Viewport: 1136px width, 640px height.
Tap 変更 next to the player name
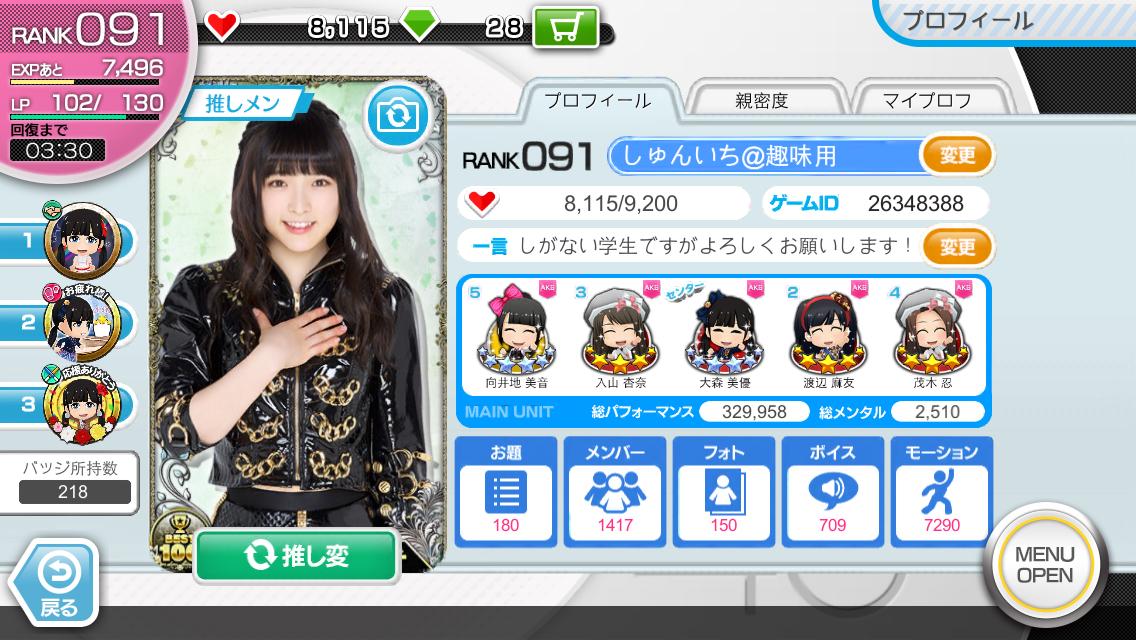[957, 155]
